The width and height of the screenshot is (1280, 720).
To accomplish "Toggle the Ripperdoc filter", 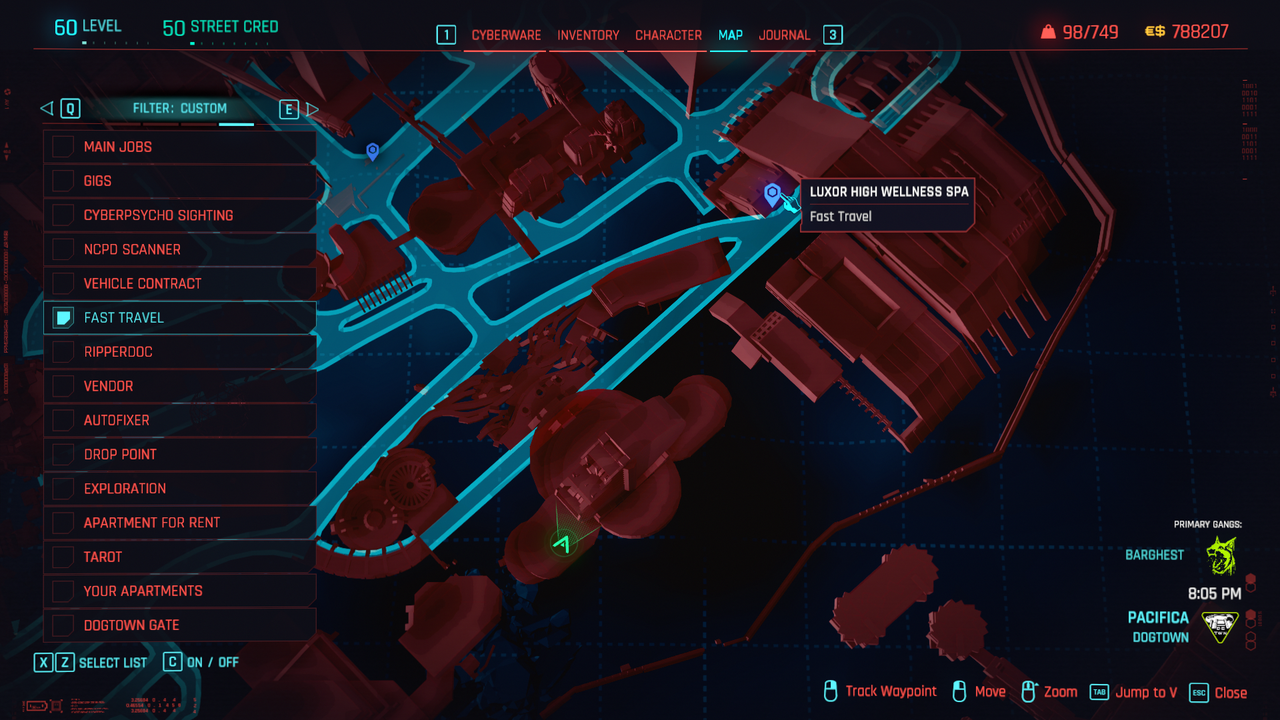I will point(64,352).
